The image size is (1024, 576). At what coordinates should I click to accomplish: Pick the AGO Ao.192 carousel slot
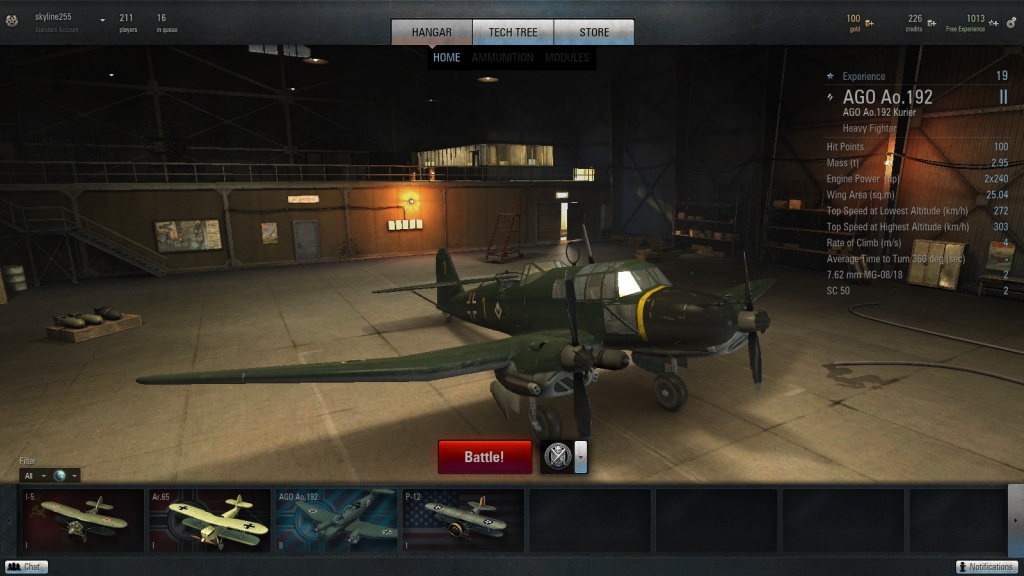(x=336, y=520)
